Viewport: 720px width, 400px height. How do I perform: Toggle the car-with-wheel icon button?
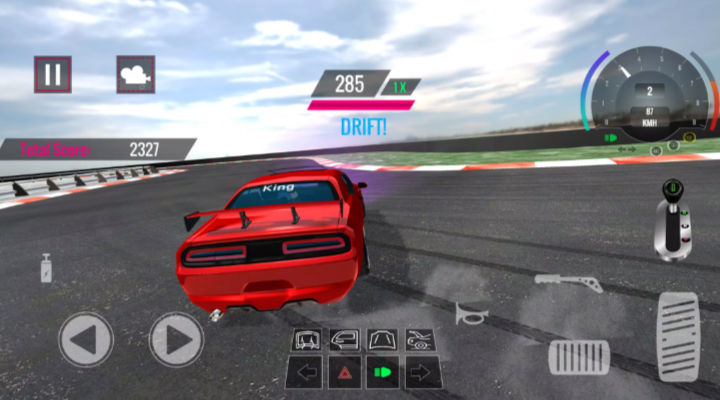coord(421,340)
